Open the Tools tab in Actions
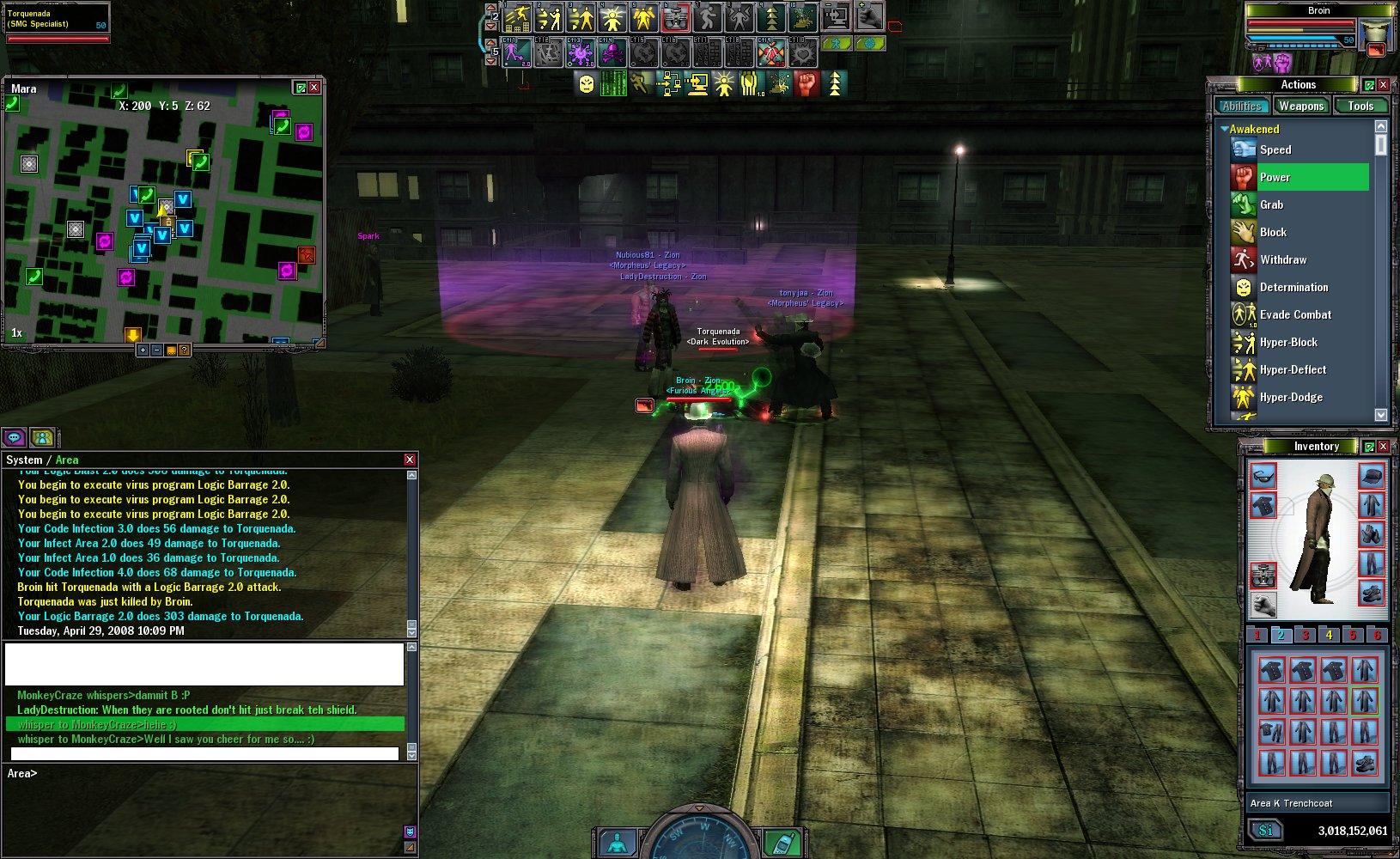 [x=1360, y=106]
